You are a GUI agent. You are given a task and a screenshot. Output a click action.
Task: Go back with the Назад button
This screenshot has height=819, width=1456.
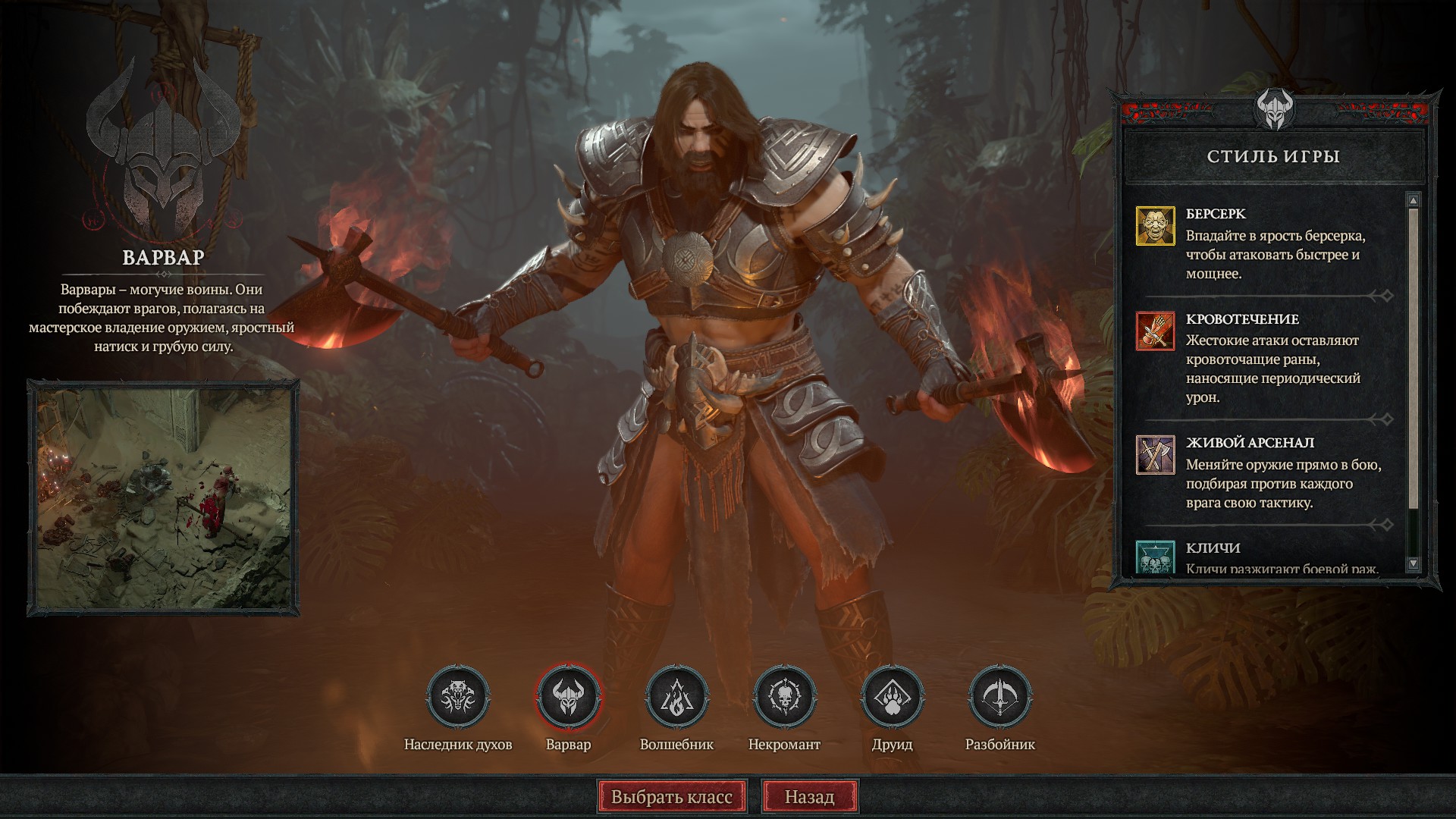coord(809,797)
